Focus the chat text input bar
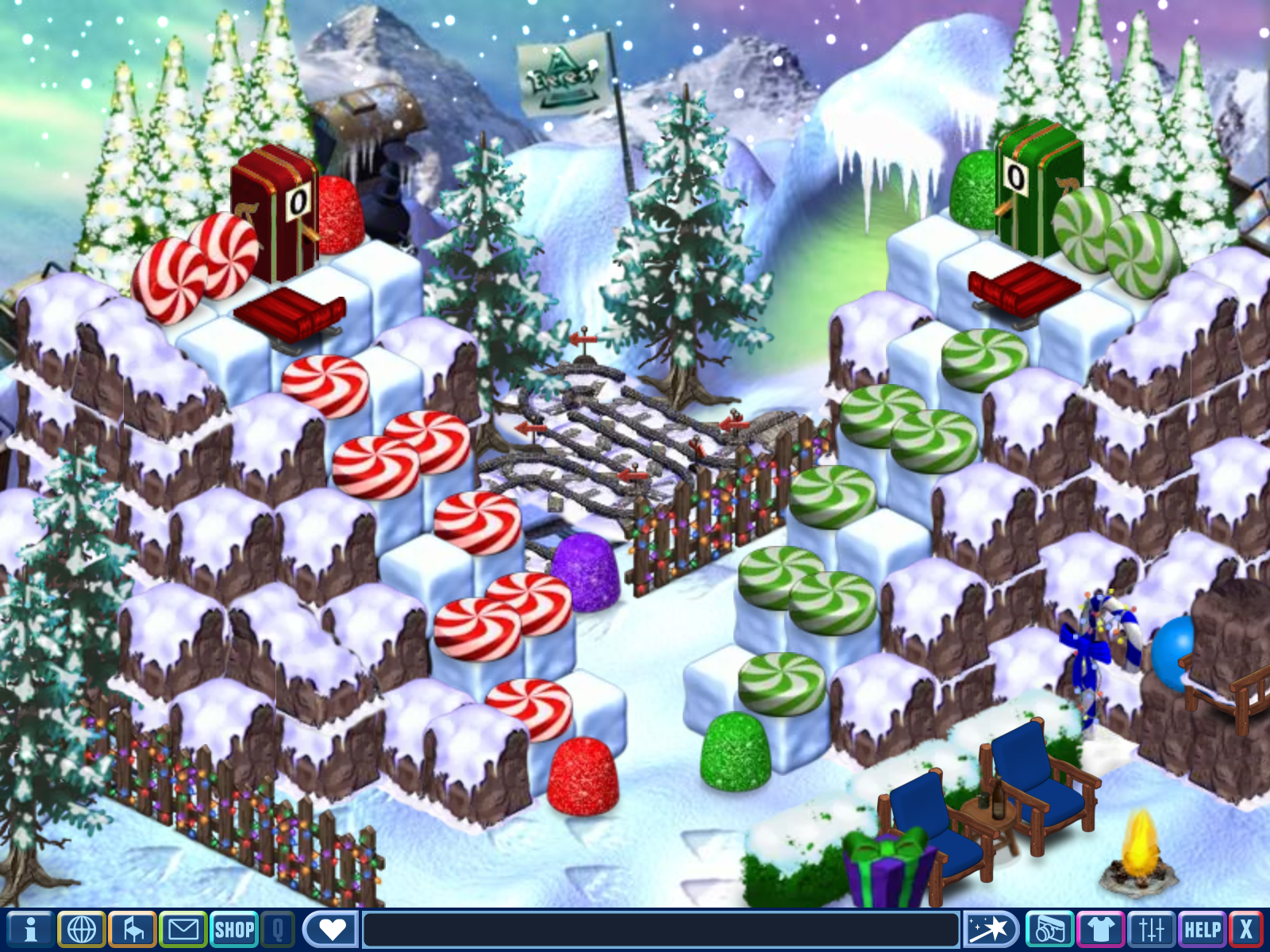The width and height of the screenshot is (1270, 952). pyautogui.click(x=660, y=929)
